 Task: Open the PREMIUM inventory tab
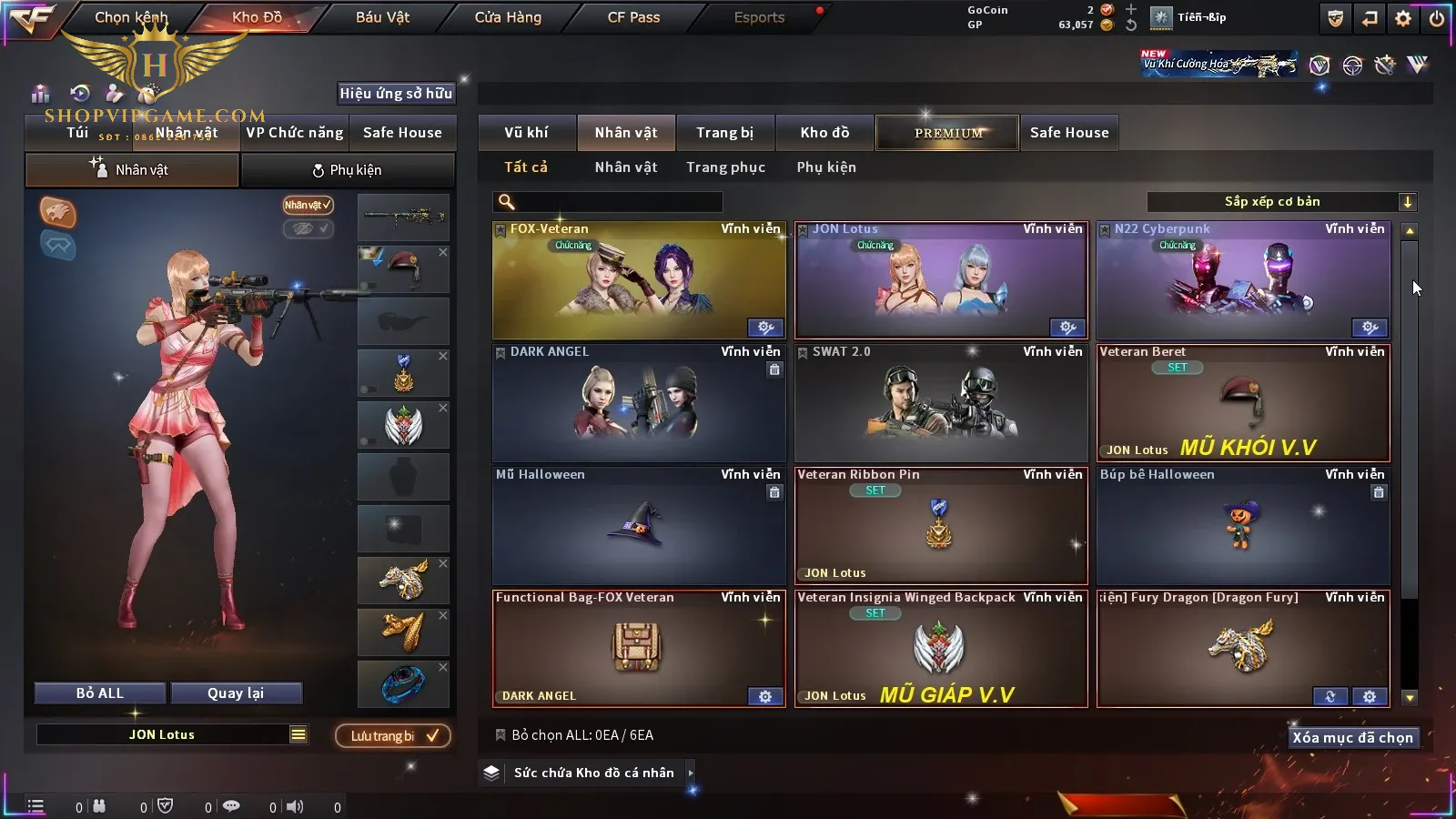click(947, 133)
